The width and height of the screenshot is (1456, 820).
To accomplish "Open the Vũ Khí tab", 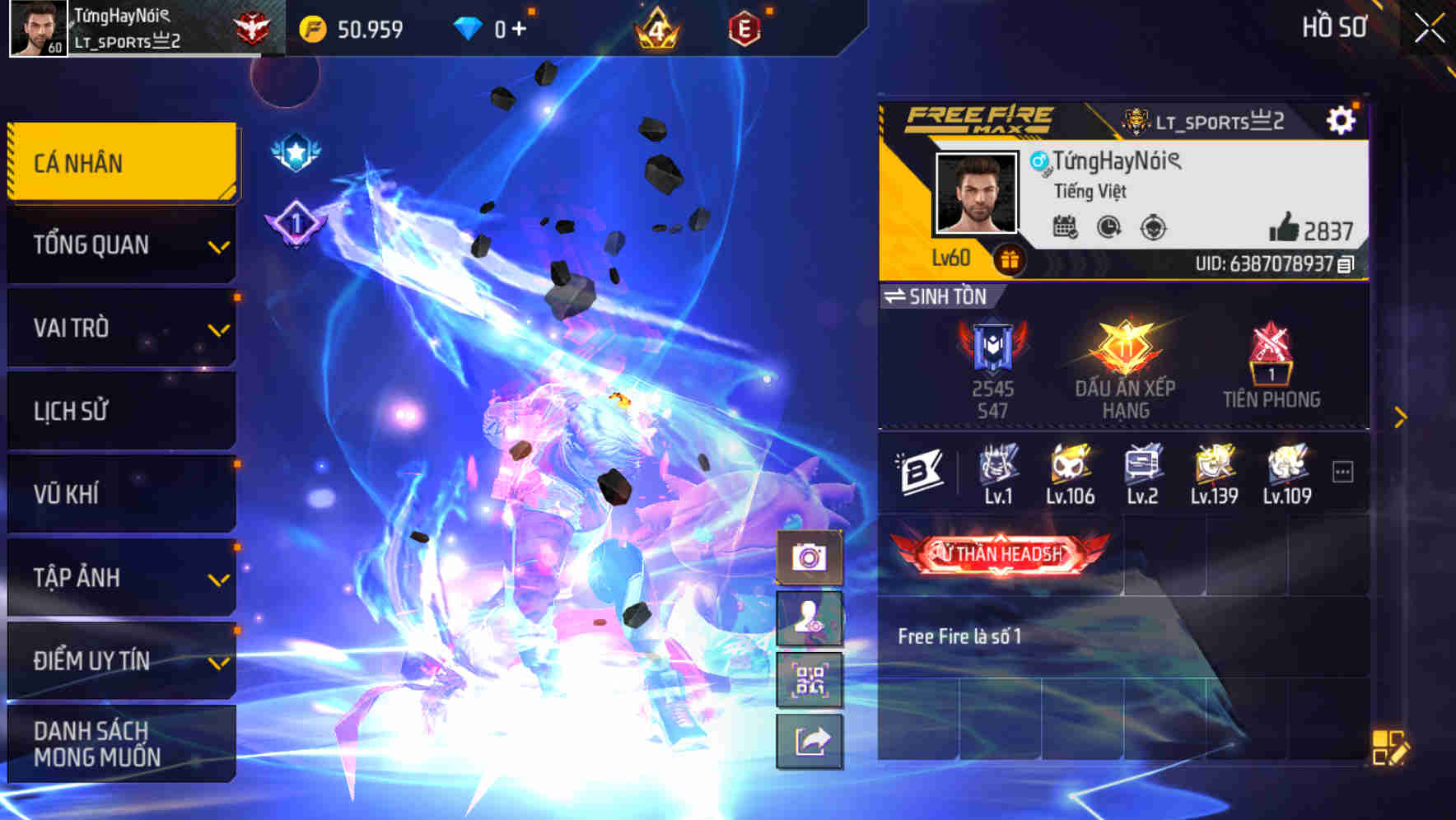I will coord(121,493).
